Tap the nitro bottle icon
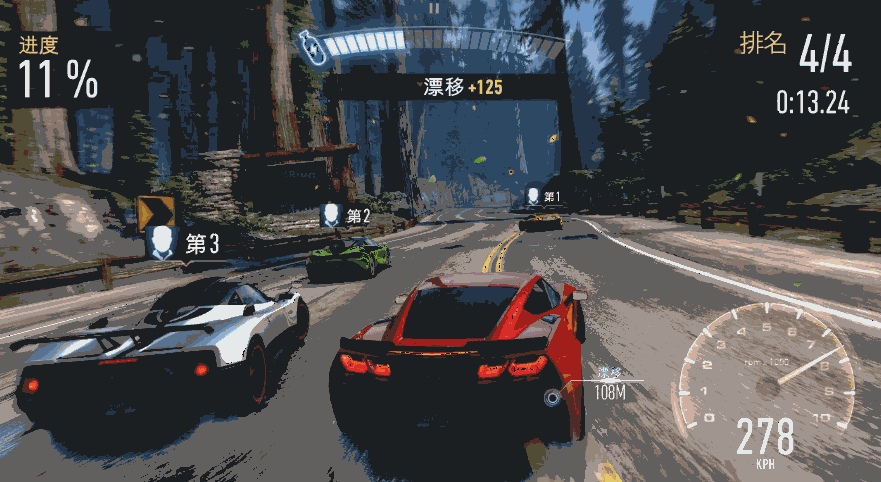The image size is (881, 482). pos(312,47)
